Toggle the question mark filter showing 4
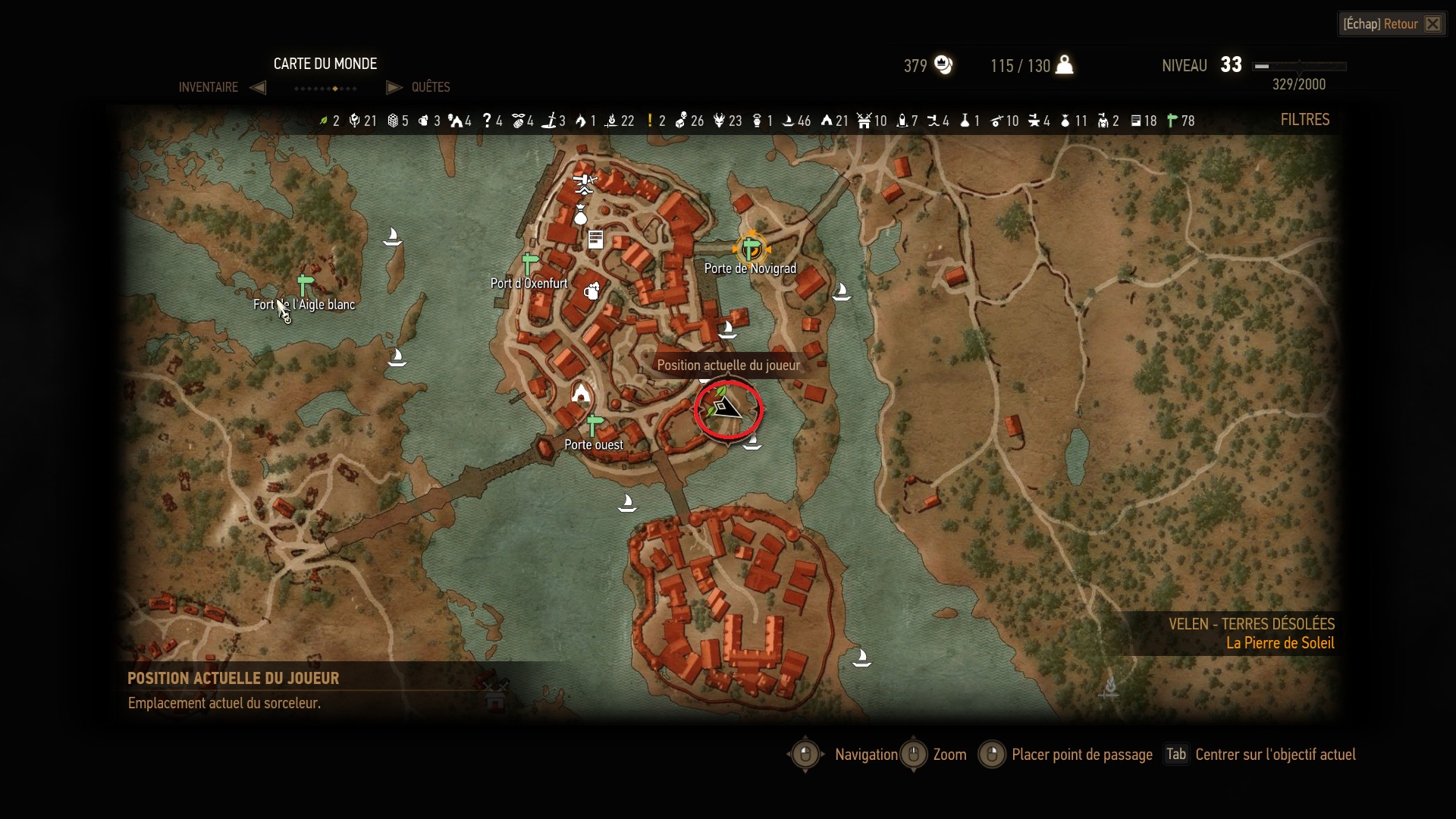Viewport: 1456px width, 819px height. click(x=487, y=121)
